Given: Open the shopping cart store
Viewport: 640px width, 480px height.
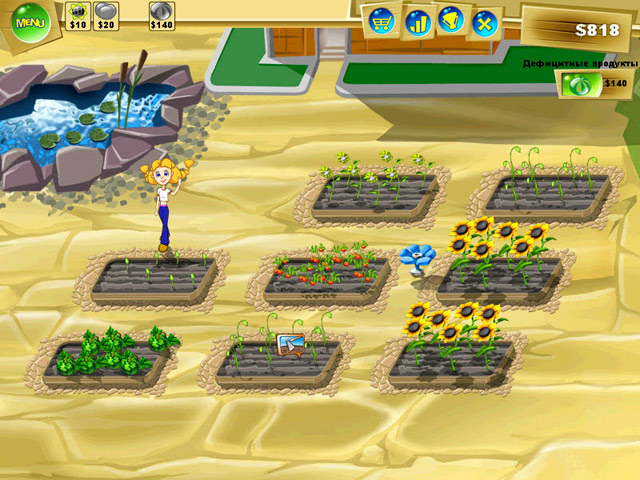Looking at the screenshot, I should click(381, 19).
